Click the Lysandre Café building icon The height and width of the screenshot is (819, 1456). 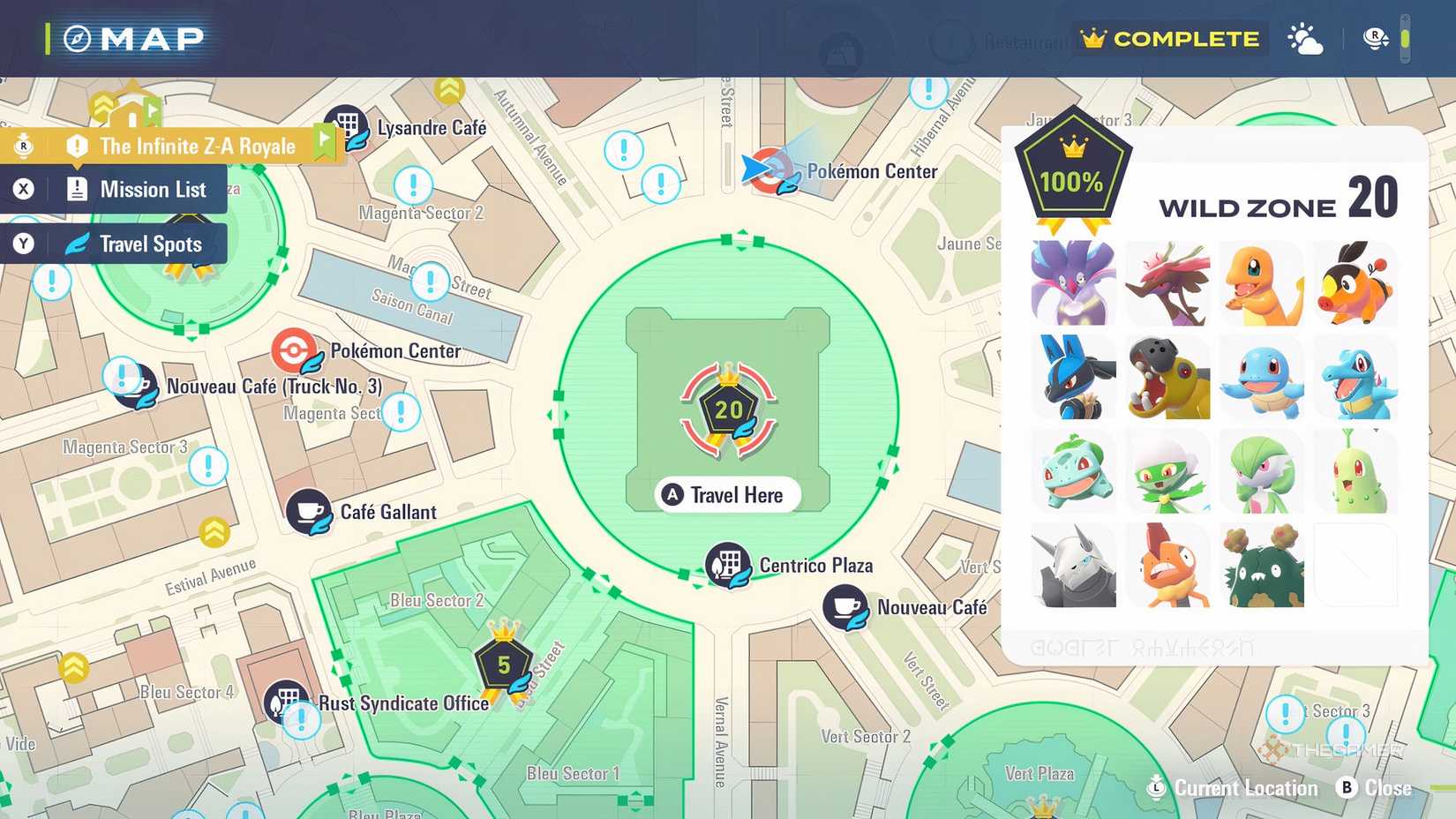(x=346, y=123)
